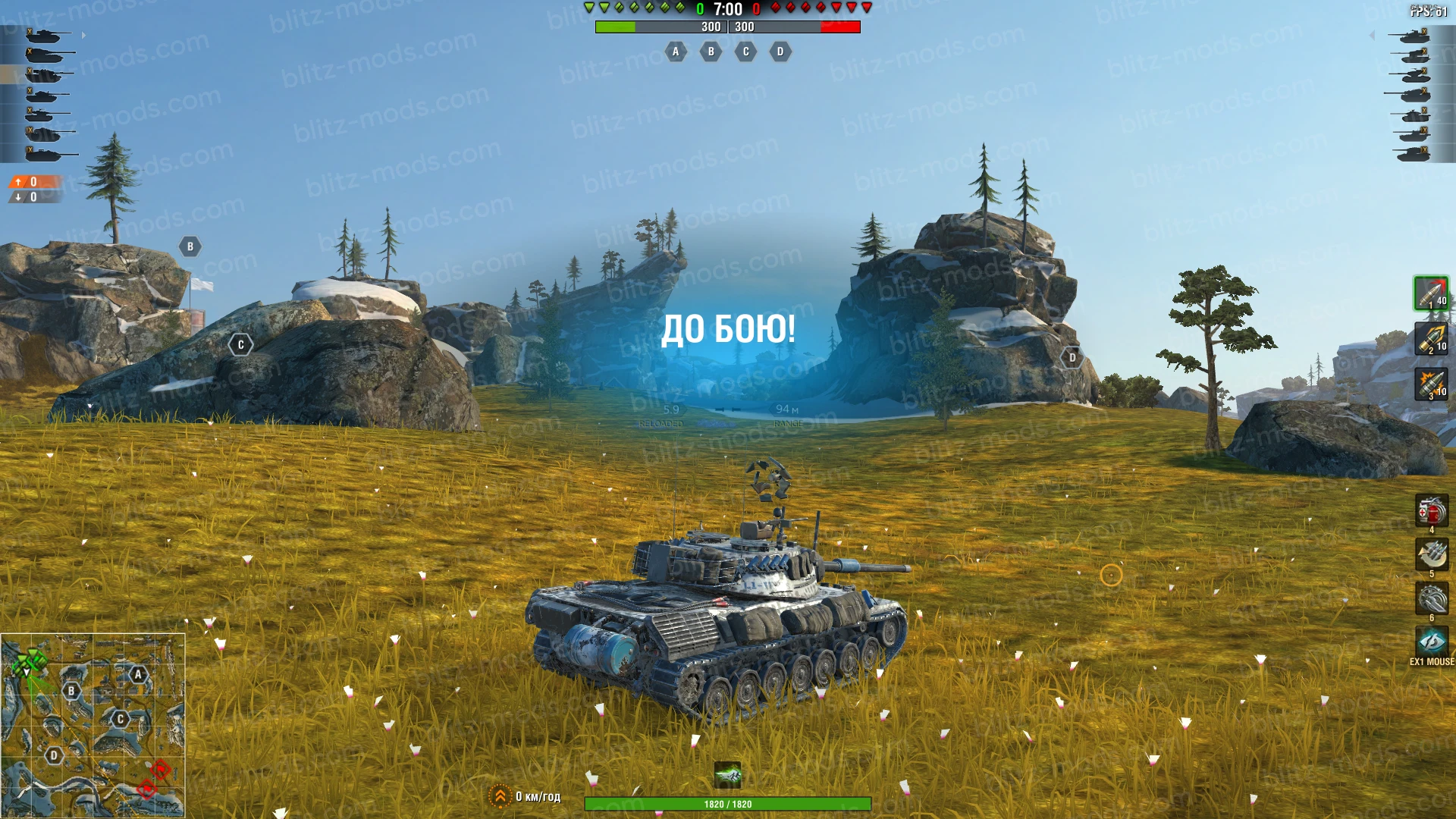Select capture point B at the top
The width and height of the screenshot is (1456, 819).
click(711, 52)
